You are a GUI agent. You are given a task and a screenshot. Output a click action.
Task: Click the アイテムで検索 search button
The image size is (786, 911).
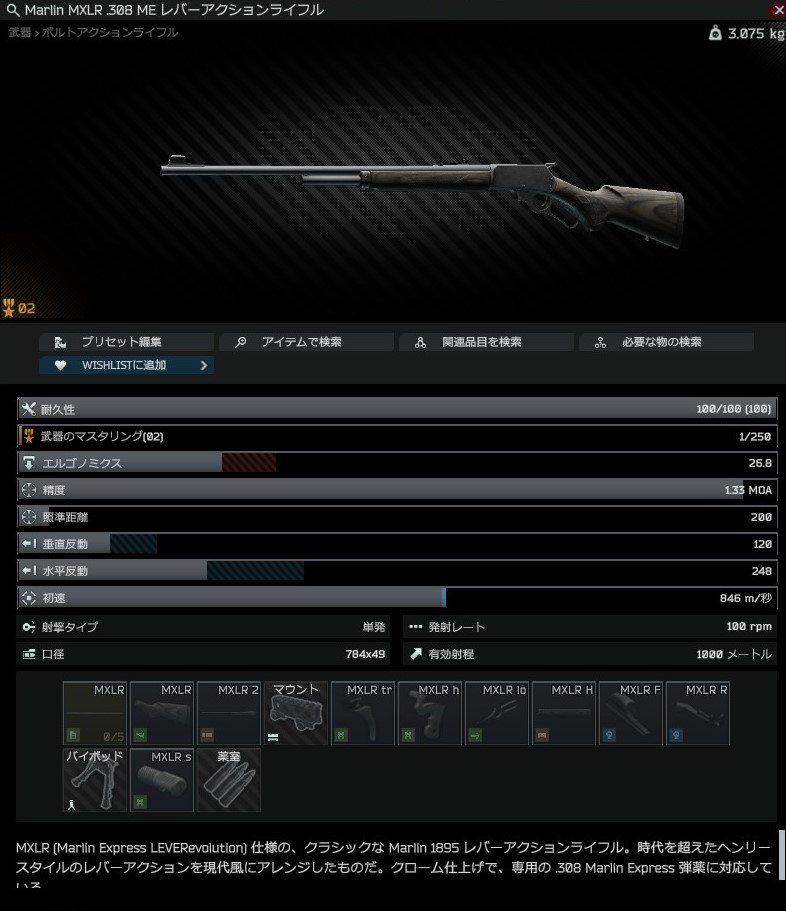[x=306, y=342]
